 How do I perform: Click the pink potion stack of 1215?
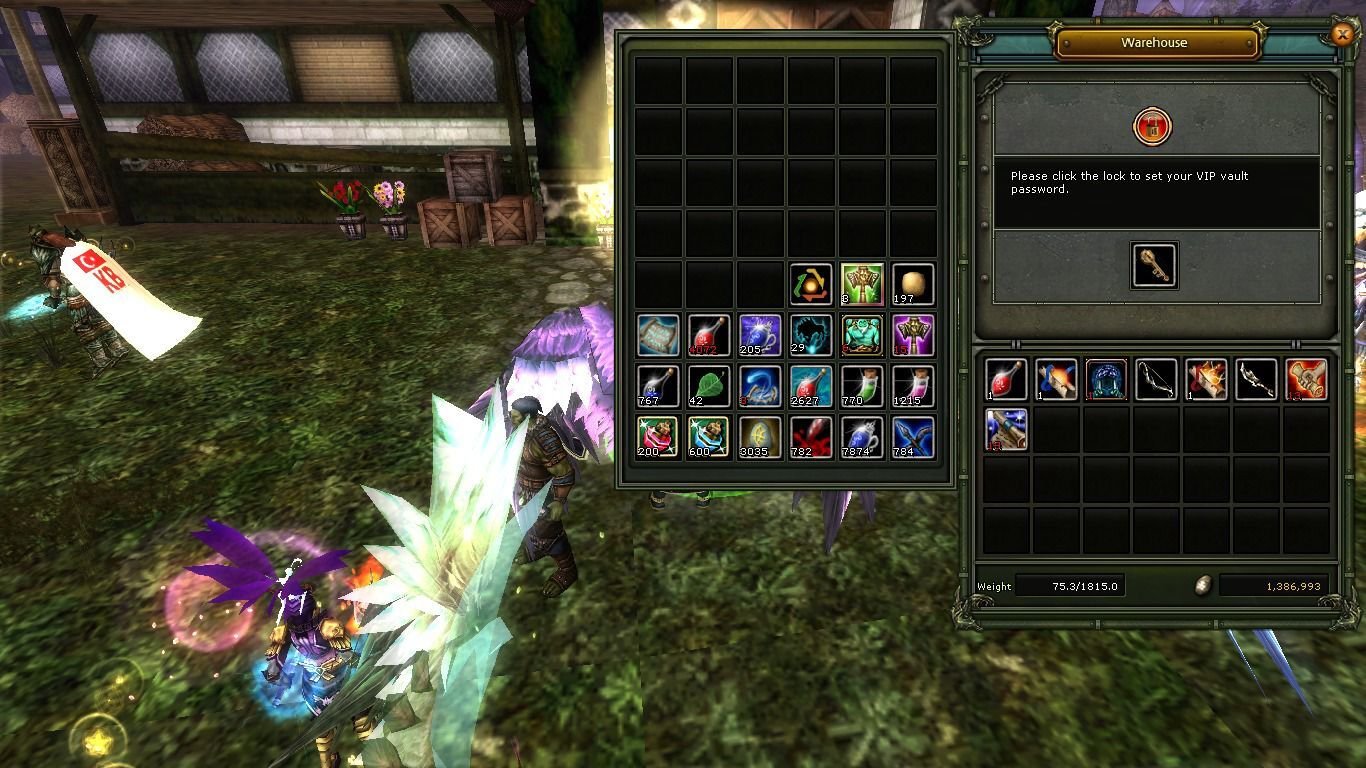point(915,388)
